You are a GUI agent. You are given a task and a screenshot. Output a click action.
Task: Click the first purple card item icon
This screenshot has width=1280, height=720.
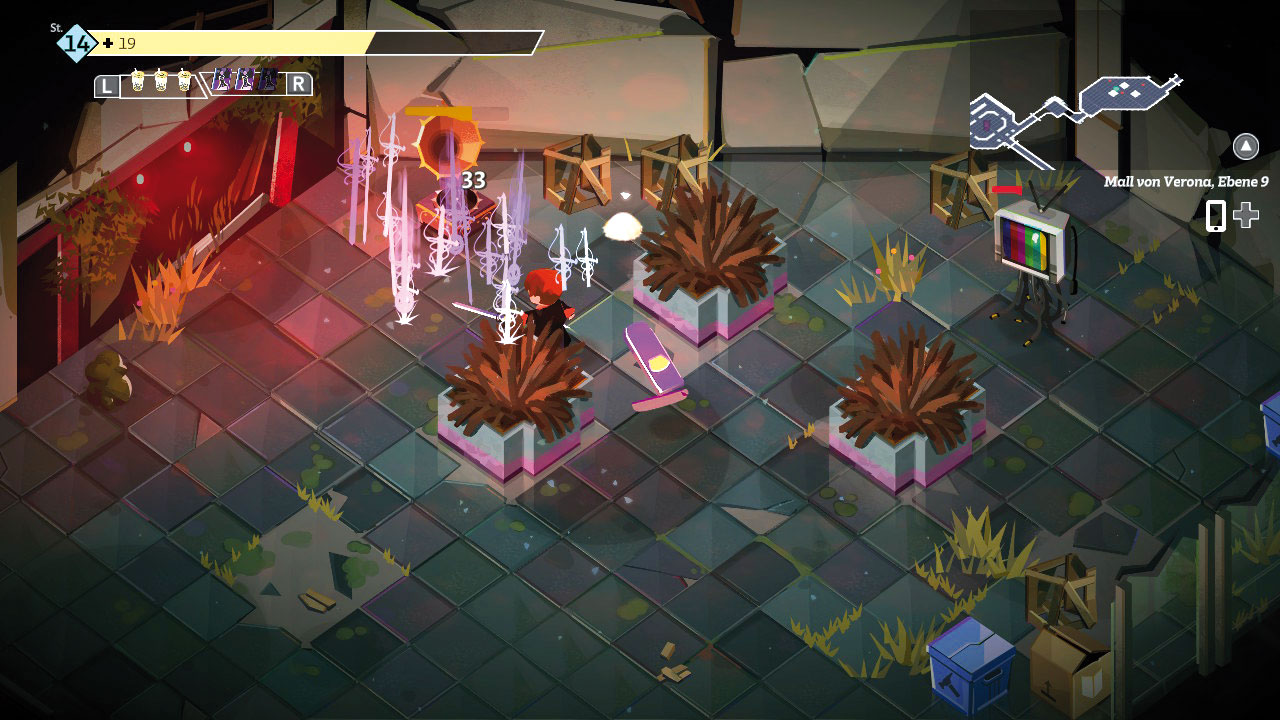click(x=223, y=80)
